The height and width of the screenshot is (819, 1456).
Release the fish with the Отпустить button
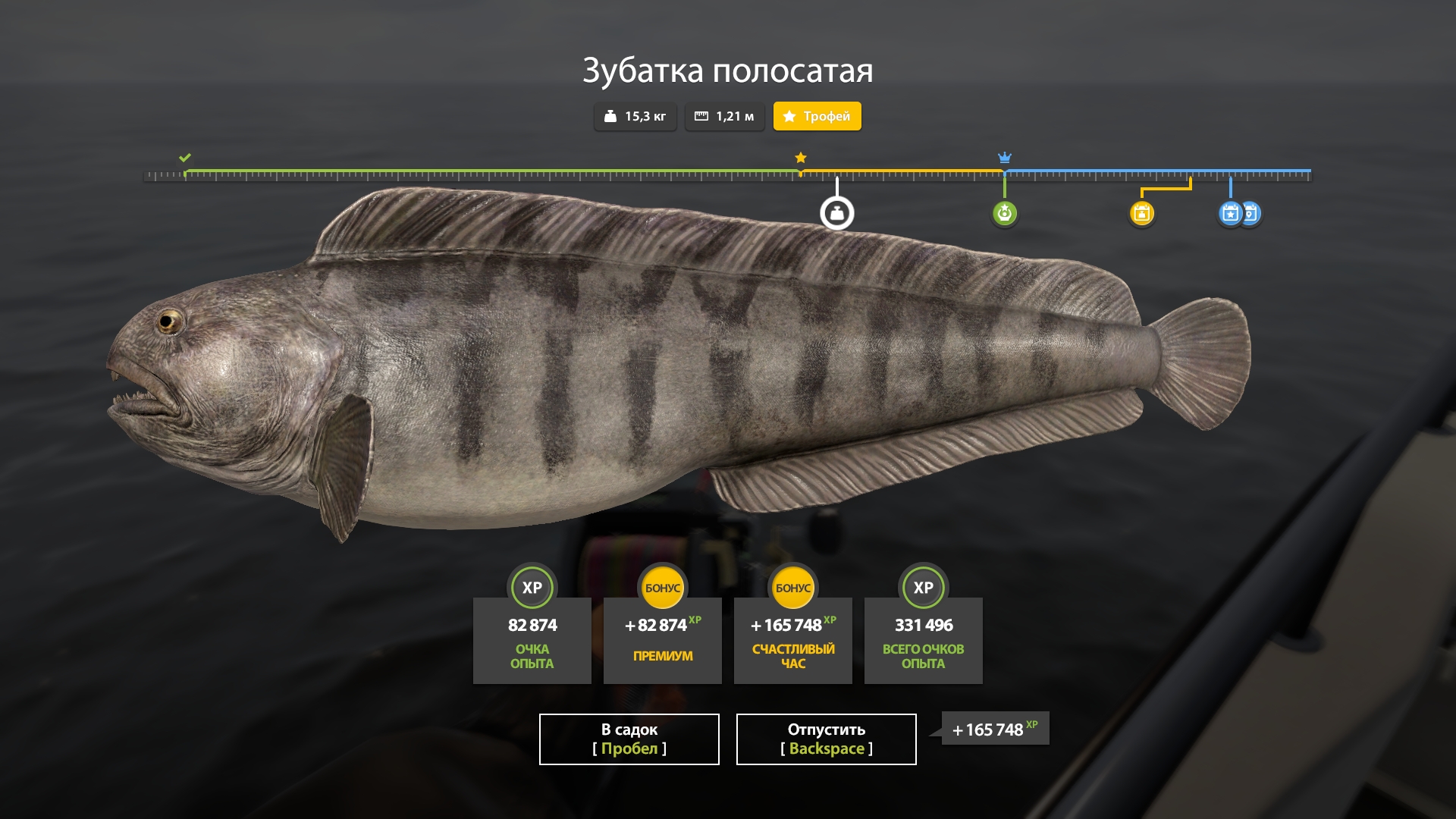click(826, 739)
